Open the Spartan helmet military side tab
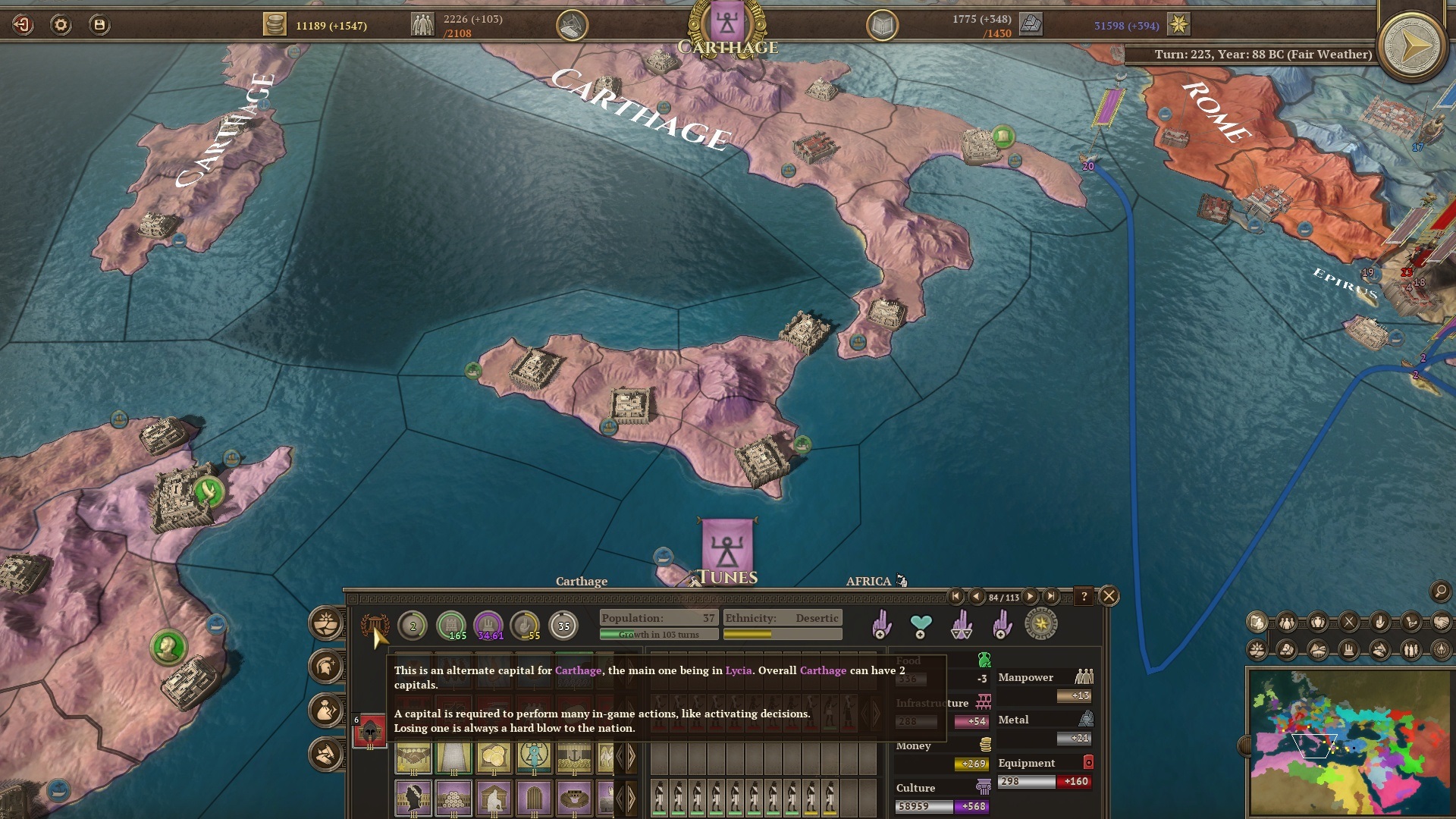The width and height of the screenshot is (1456, 819). [327, 667]
